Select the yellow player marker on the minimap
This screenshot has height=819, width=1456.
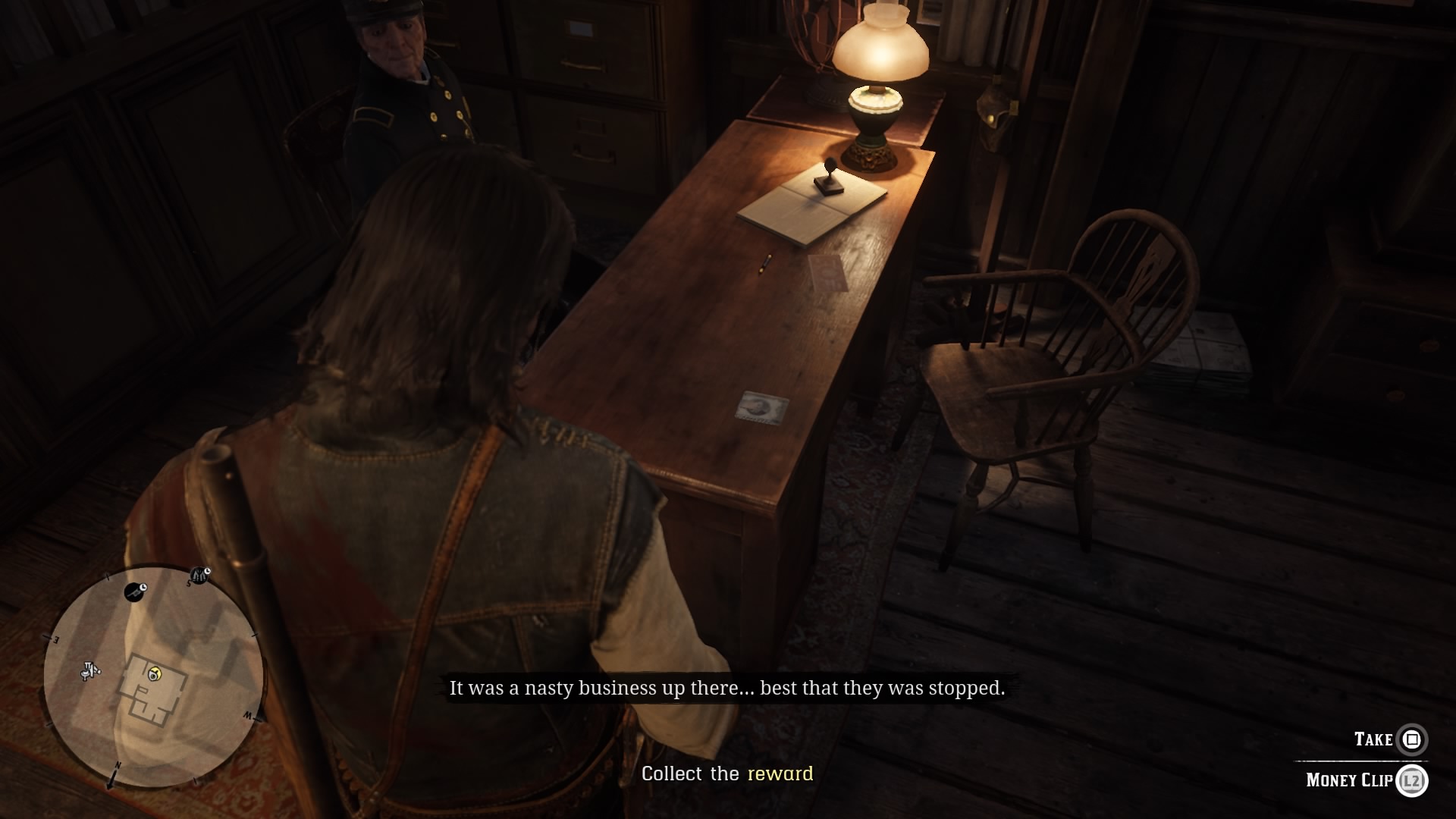point(156,674)
